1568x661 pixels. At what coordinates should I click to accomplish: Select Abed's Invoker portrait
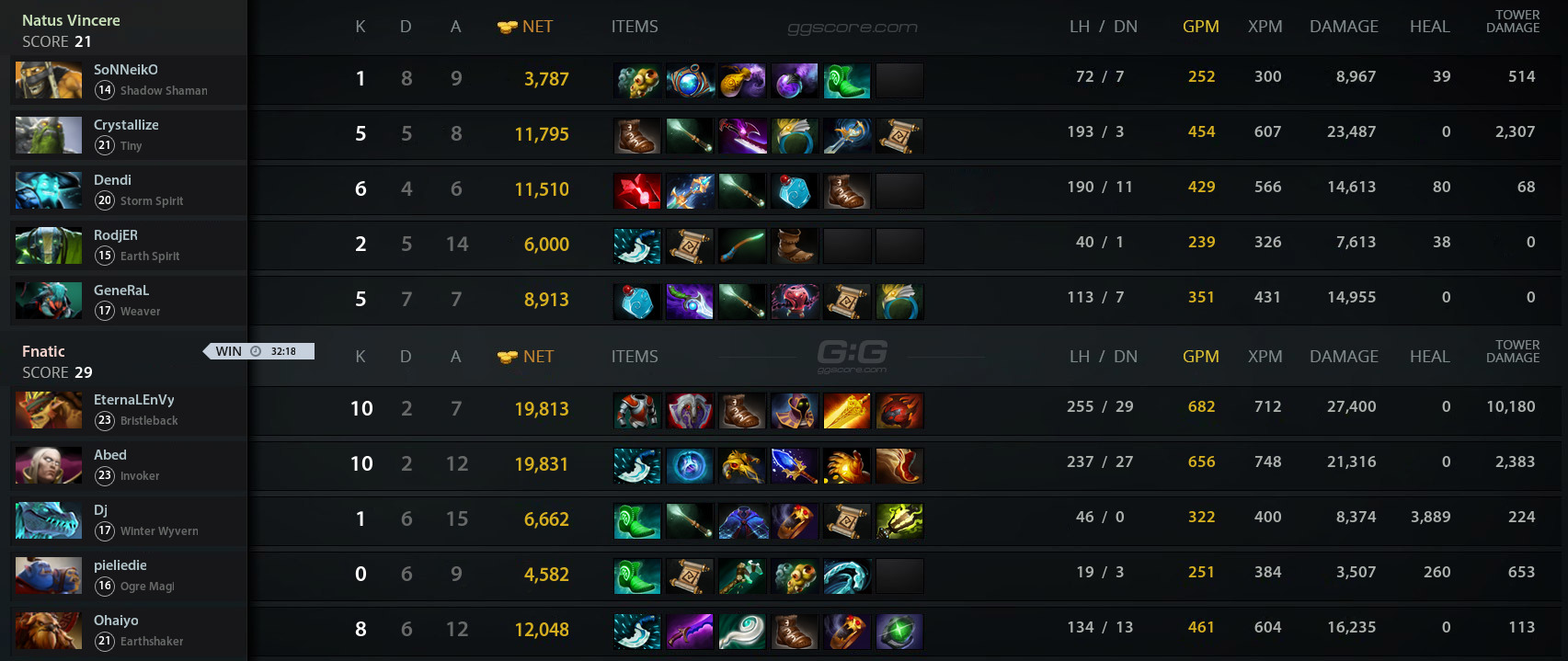point(49,465)
